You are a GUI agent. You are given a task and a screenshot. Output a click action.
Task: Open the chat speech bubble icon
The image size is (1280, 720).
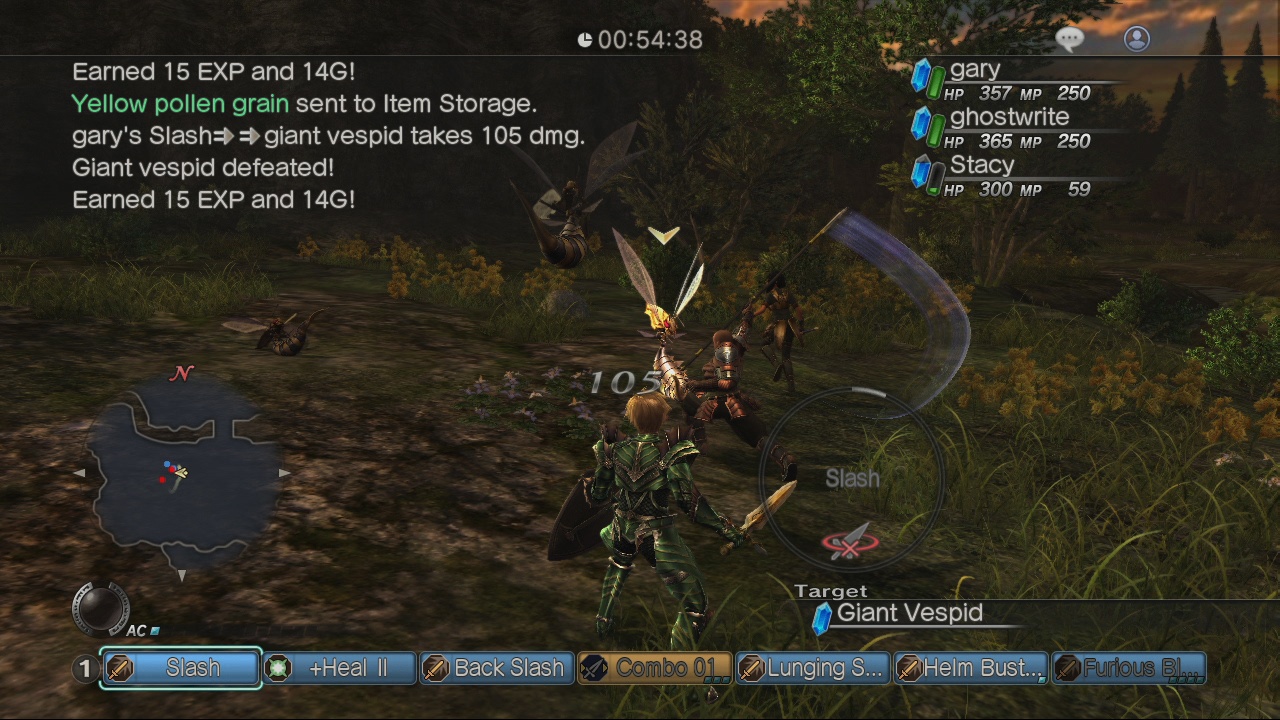click(x=1069, y=37)
